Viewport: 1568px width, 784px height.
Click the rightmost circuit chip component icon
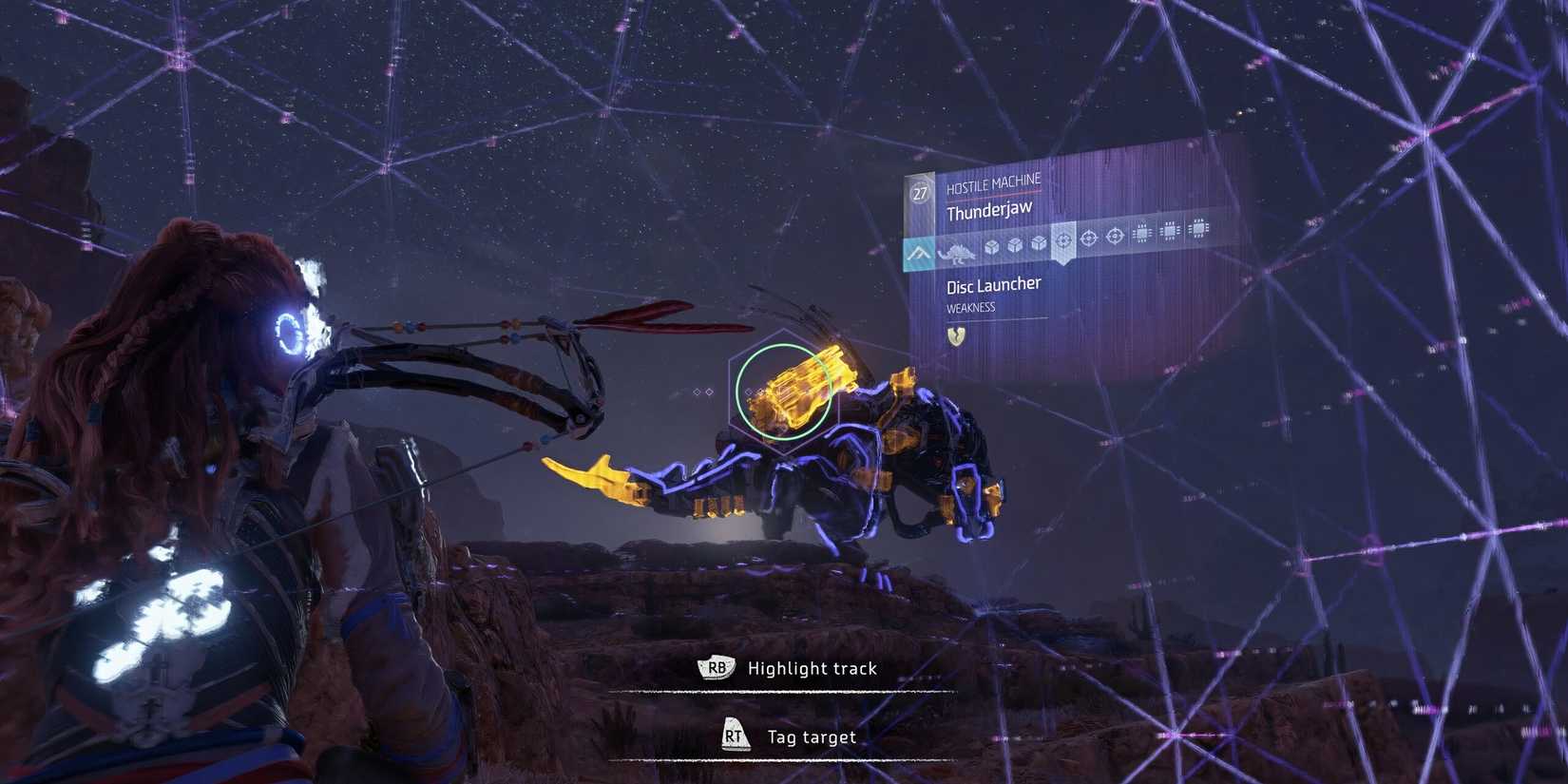click(x=1198, y=230)
